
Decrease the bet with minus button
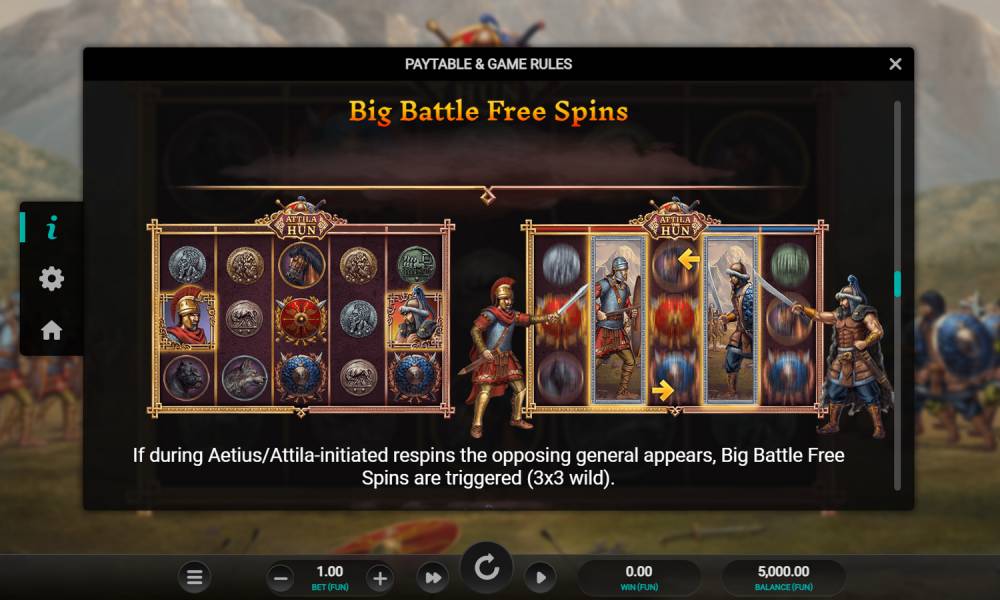pyautogui.click(x=282, y=577)
